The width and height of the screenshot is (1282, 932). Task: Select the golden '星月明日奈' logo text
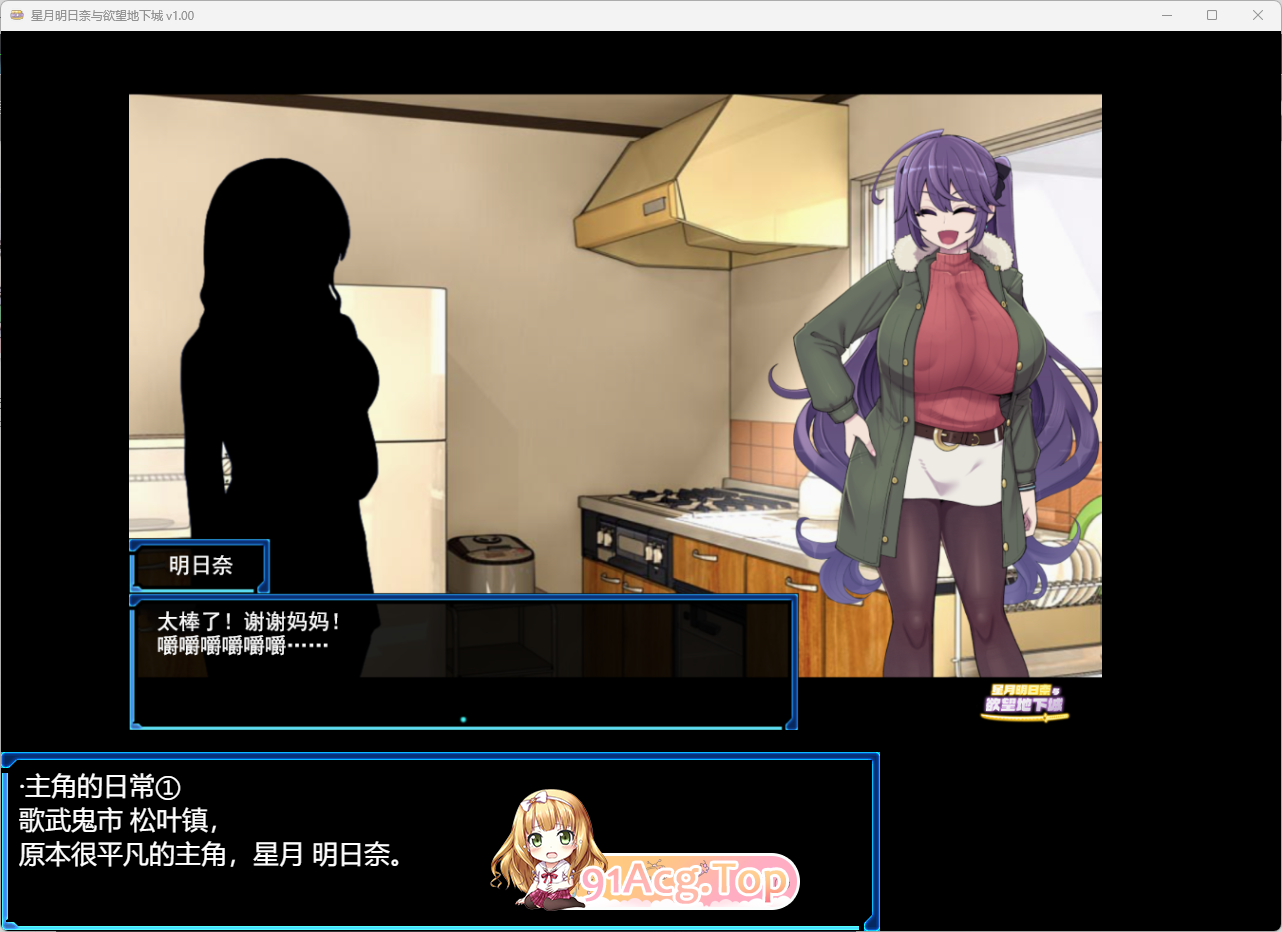pos(1020,689)
